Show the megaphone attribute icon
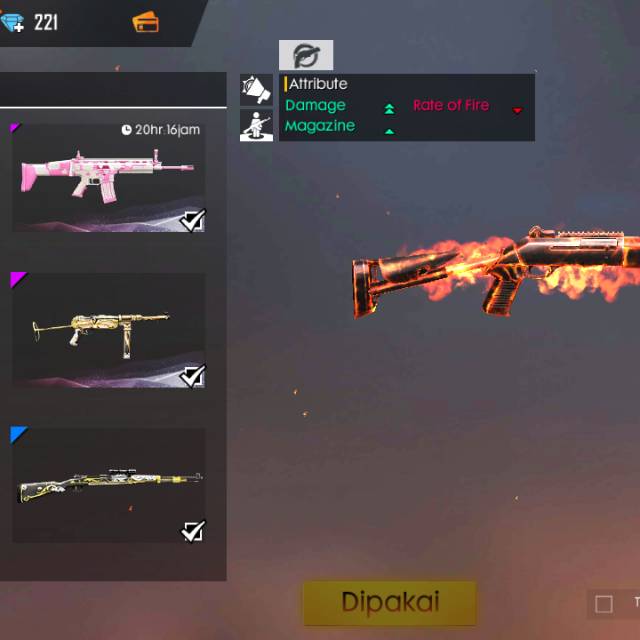This screenshot has height=640, width=640. click(x=256, y=90)
